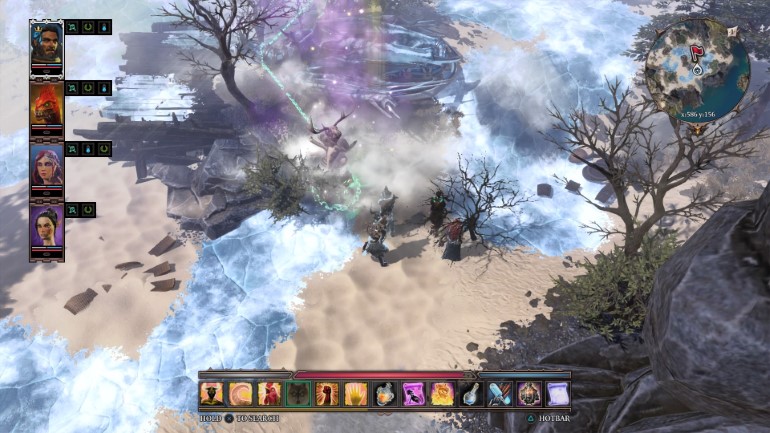Screen dimensions: 770x433
Task: Choose the red-haired woman's party portrait
Action: coord(46,165)
